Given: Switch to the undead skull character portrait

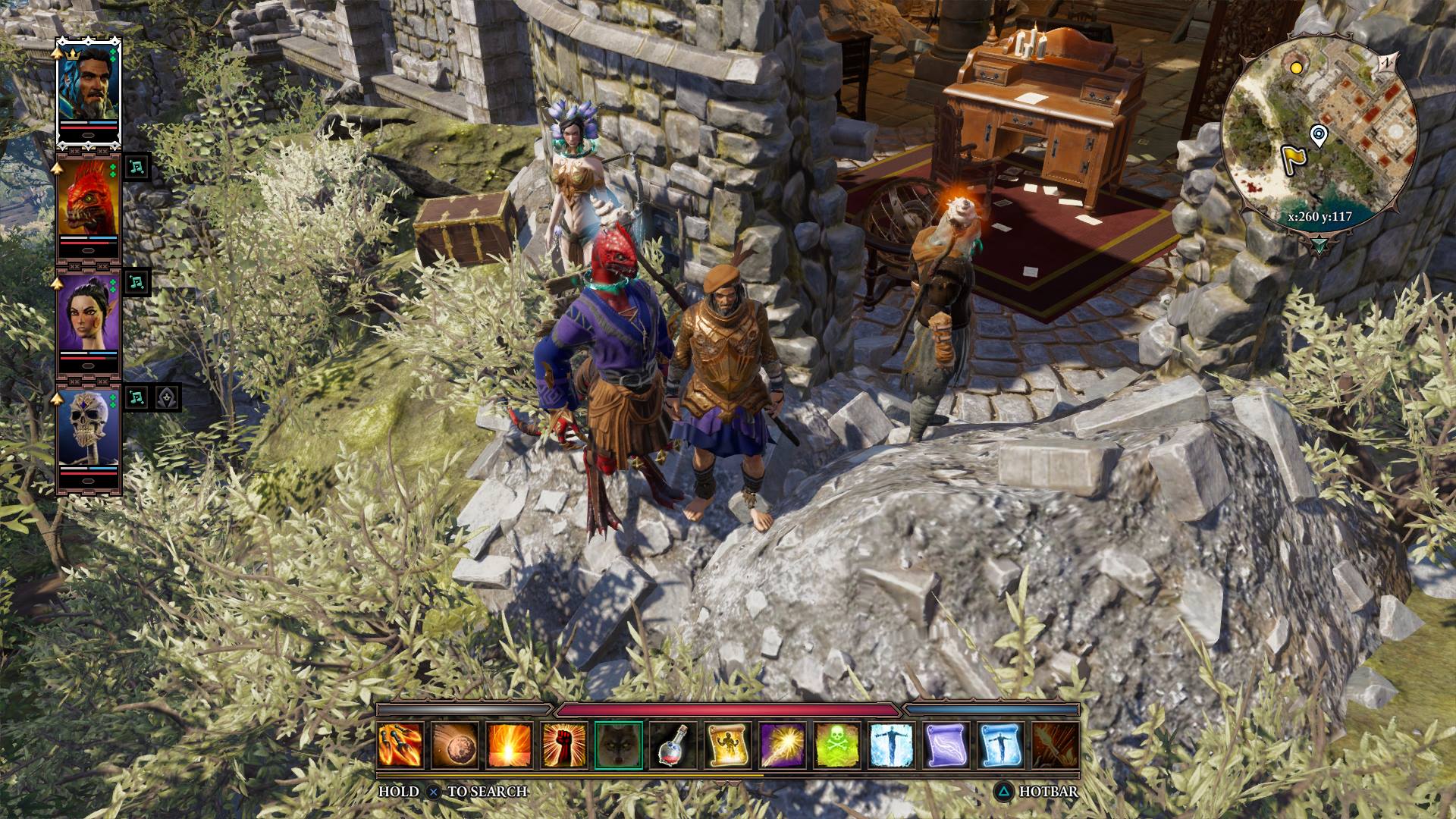Looking at the screenshot, I should [89, 431].
